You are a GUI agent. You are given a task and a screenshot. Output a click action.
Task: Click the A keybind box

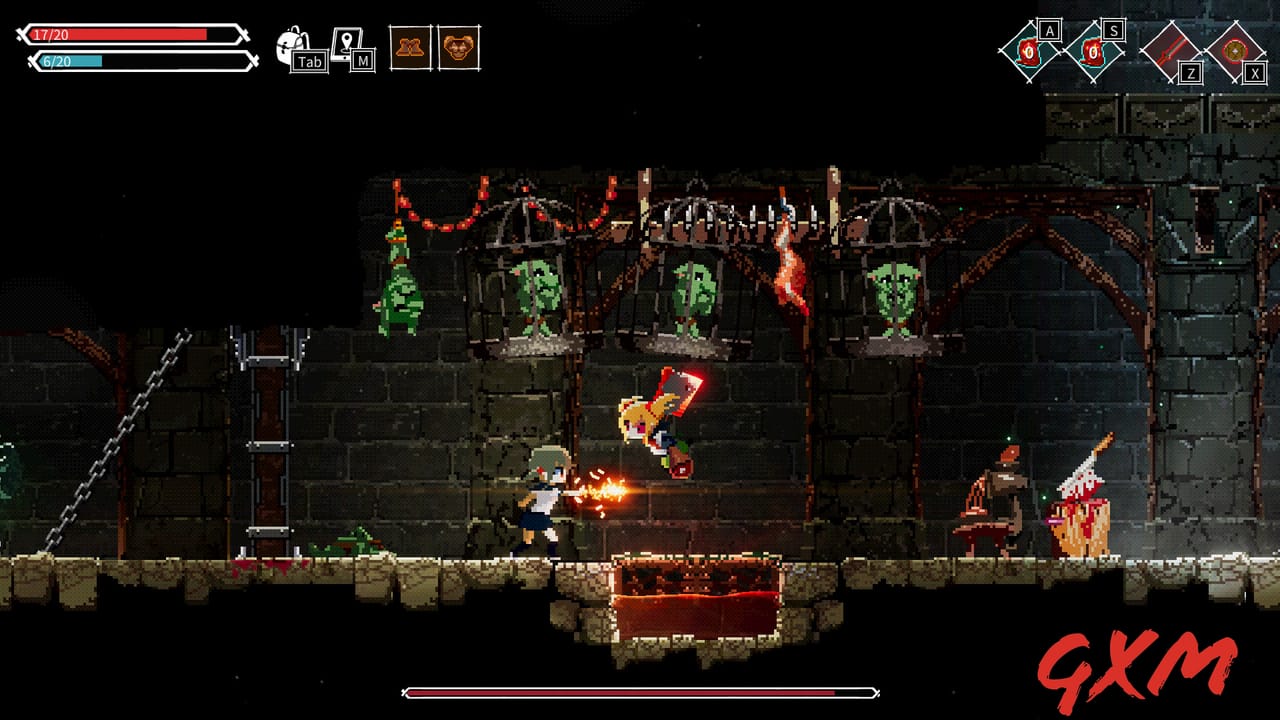tap(1050, 31)
